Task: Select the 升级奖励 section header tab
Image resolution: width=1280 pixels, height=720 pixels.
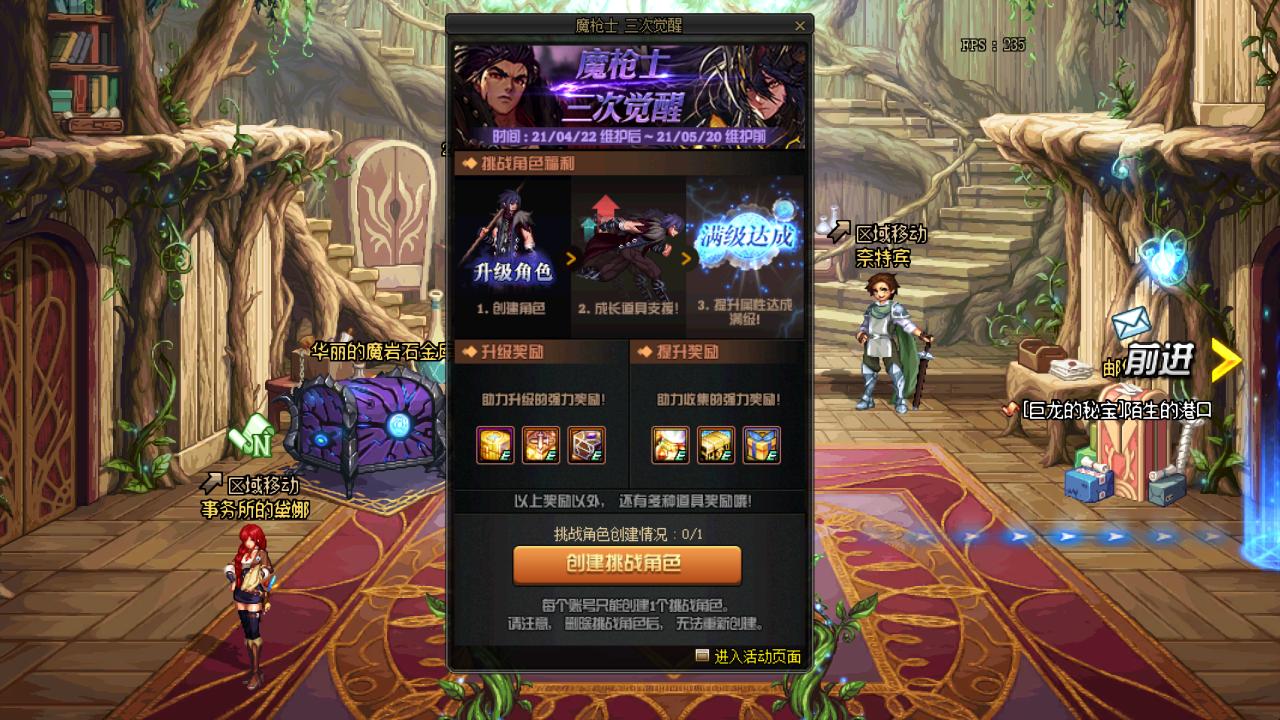Action: (x=511, y=352)
